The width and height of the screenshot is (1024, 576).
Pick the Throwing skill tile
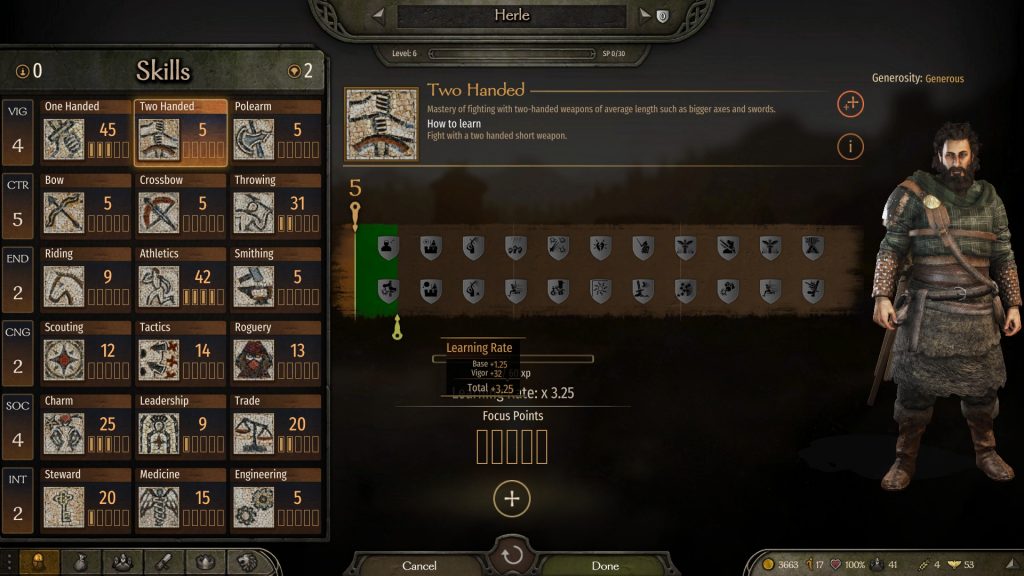point(276,207)
